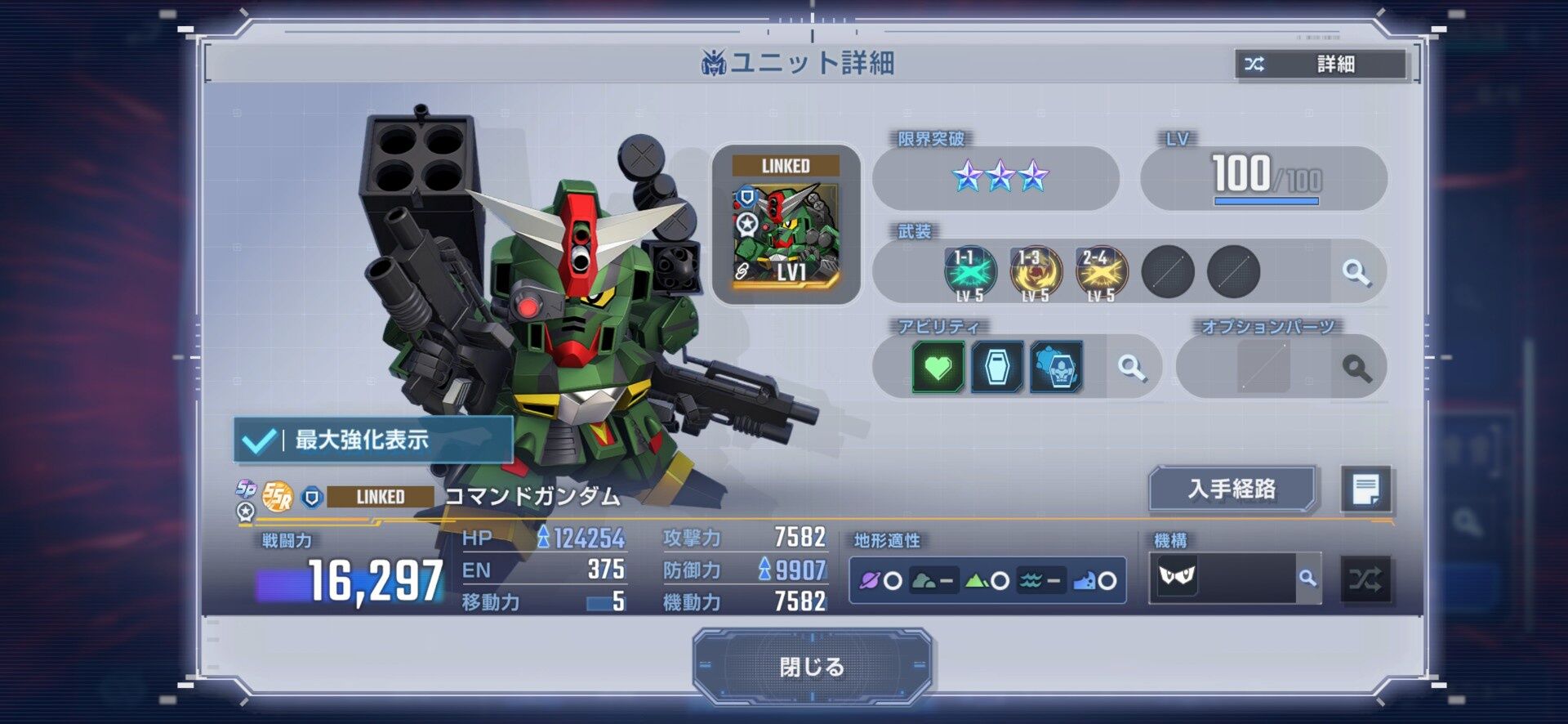Click the shuffle icon beside 機構

(1365, 579)
